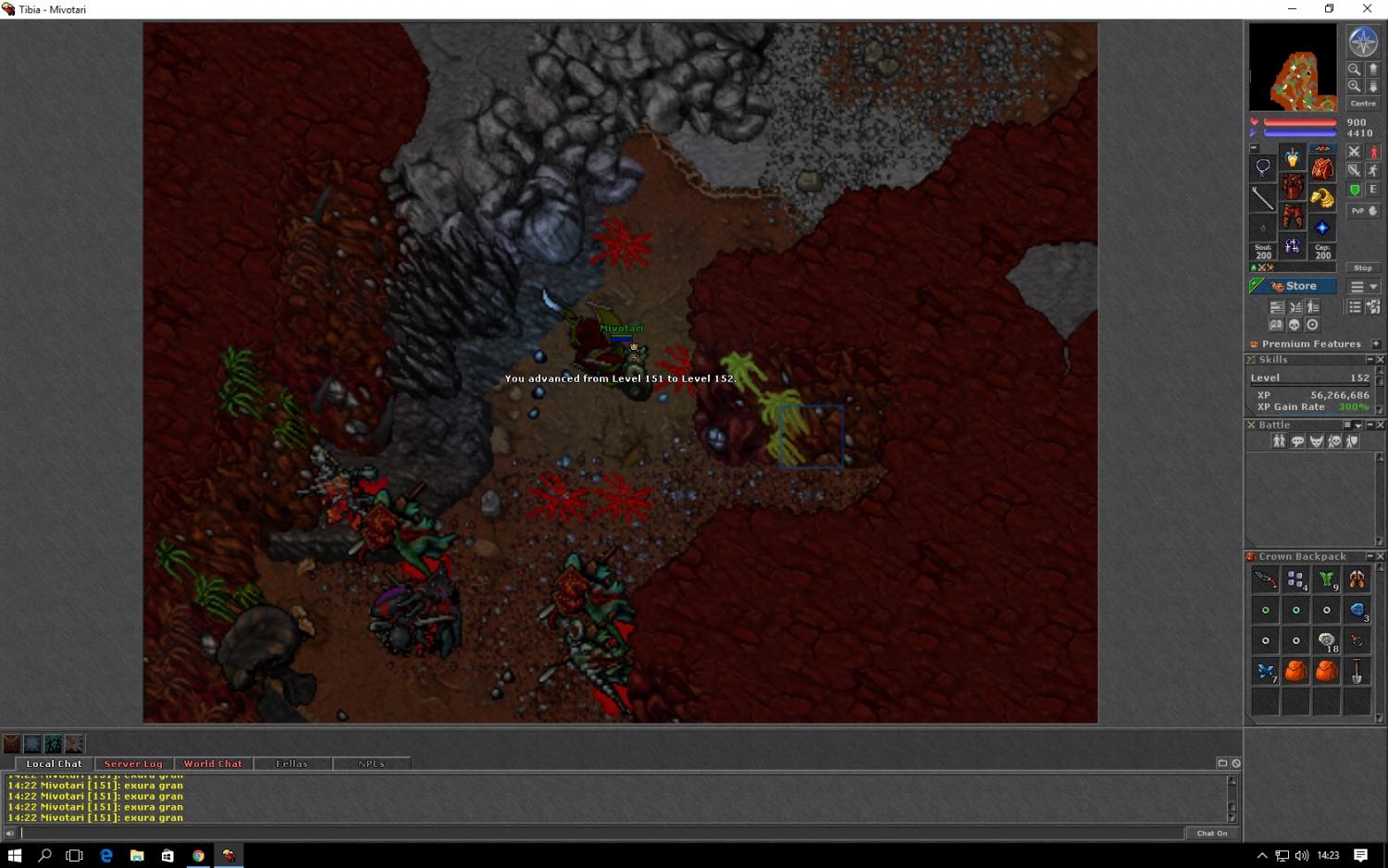Click the minimap display
The image size is (1388, 868).
(1293, 68)
